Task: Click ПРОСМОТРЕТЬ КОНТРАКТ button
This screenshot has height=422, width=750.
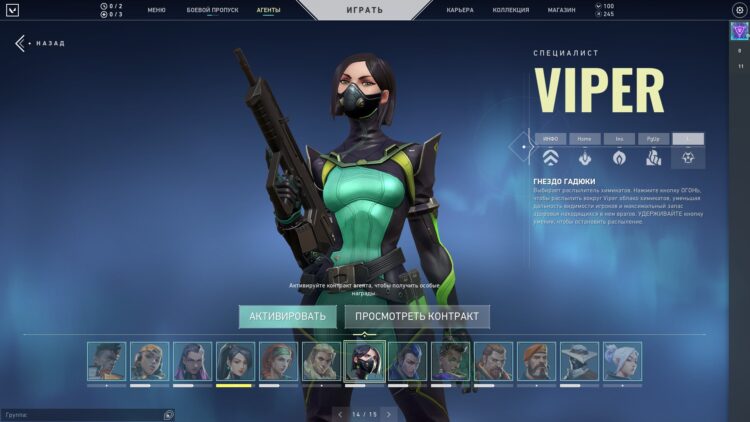Action: coord(417,317)
